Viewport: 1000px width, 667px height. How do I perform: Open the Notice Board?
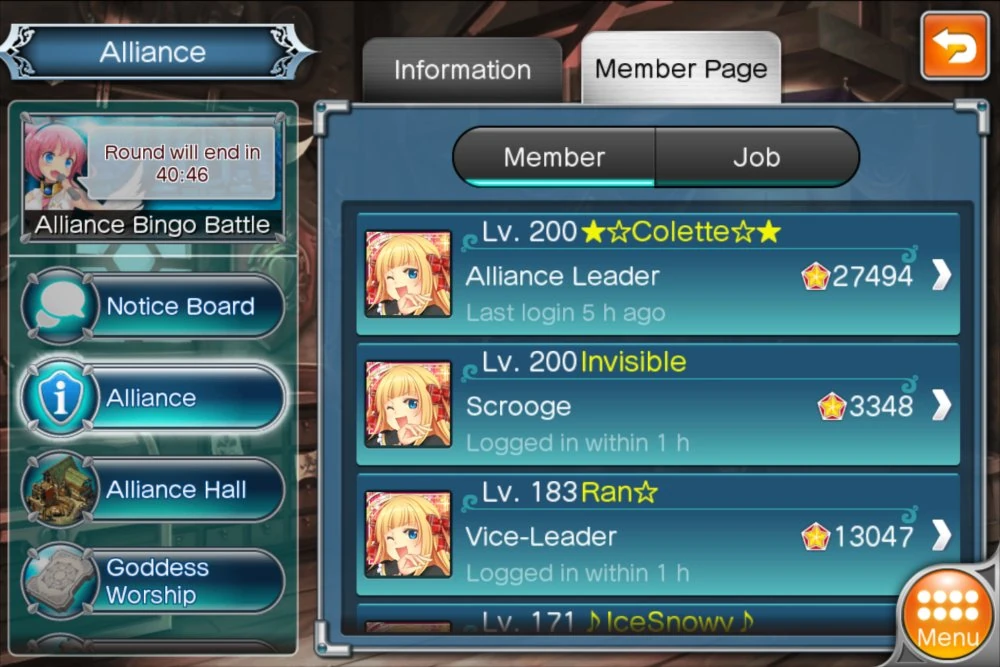pyautogui.click(x=153, y=307)
